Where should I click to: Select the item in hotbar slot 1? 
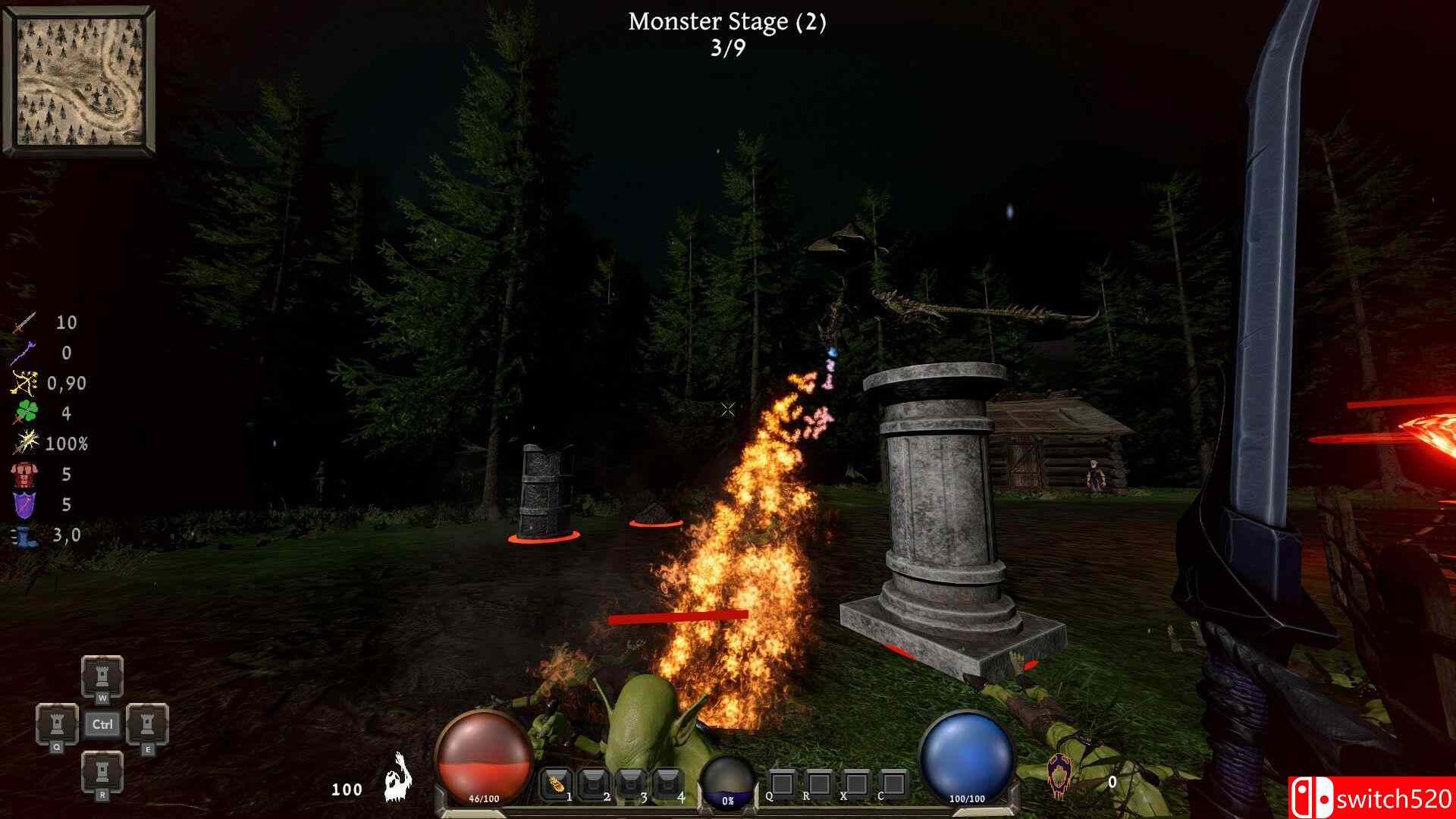(556, 783)
